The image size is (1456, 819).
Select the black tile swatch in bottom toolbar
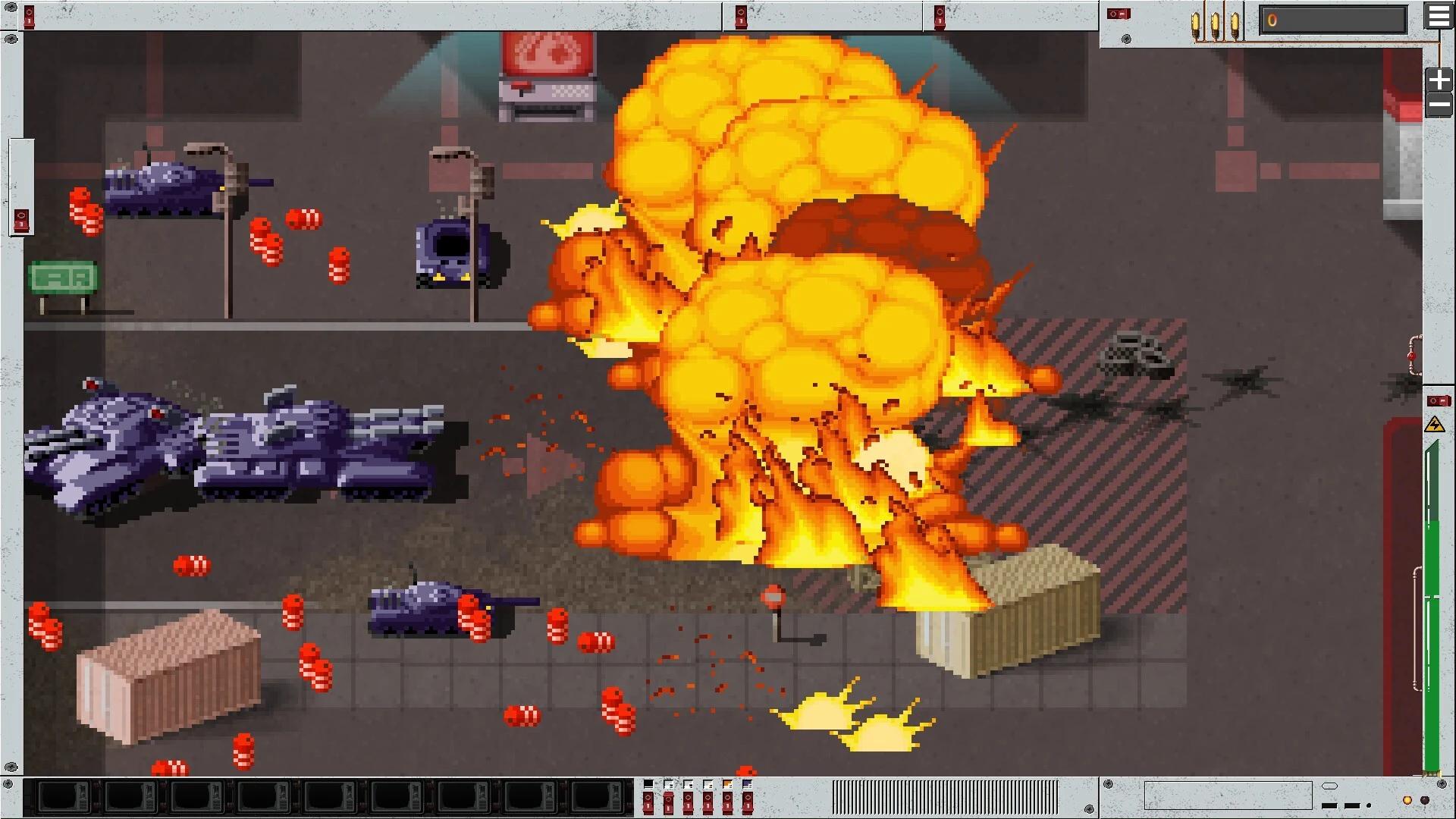(x=648, y=784)
